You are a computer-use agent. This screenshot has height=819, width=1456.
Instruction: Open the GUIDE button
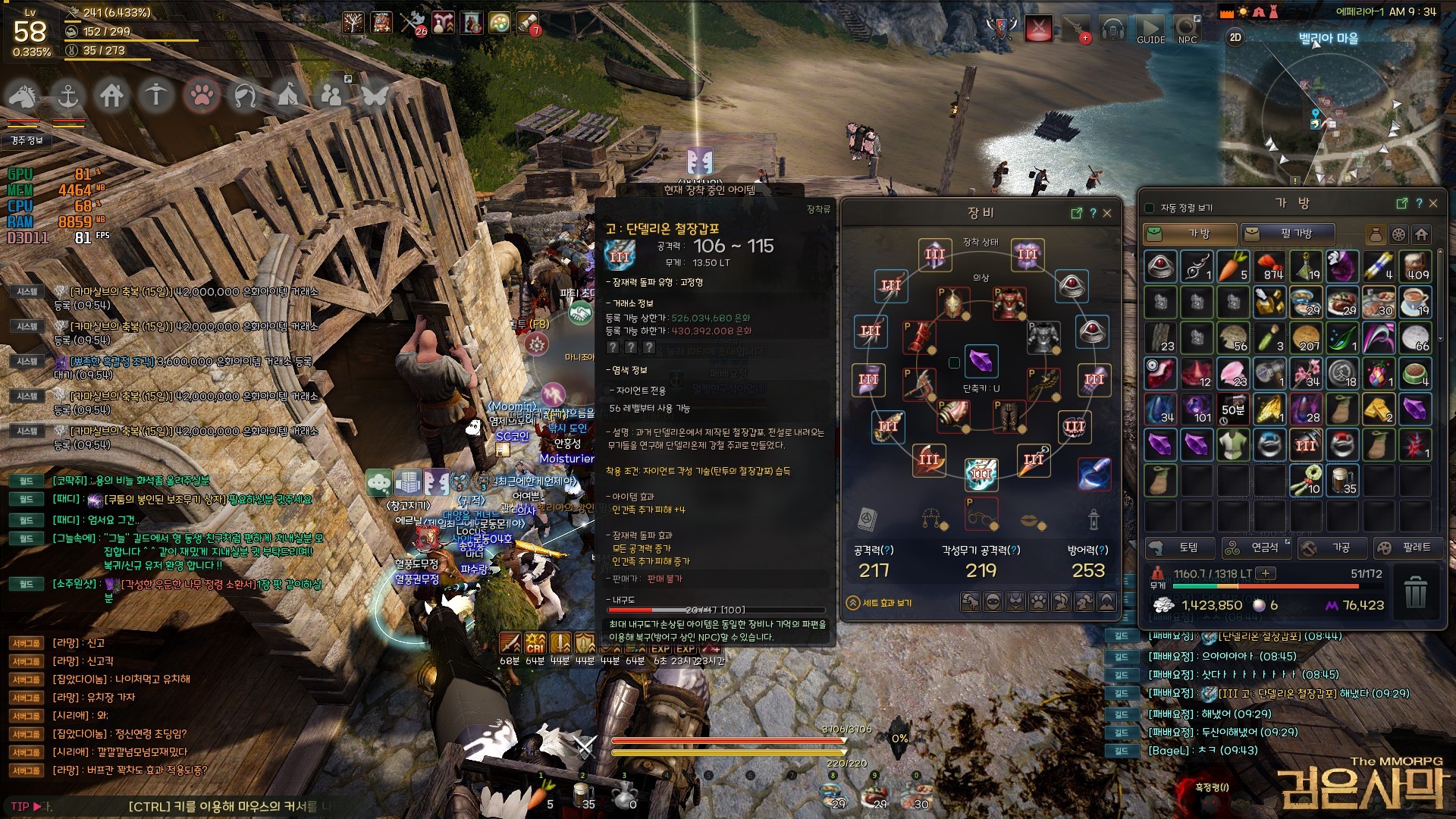[x=1150, y=30]
